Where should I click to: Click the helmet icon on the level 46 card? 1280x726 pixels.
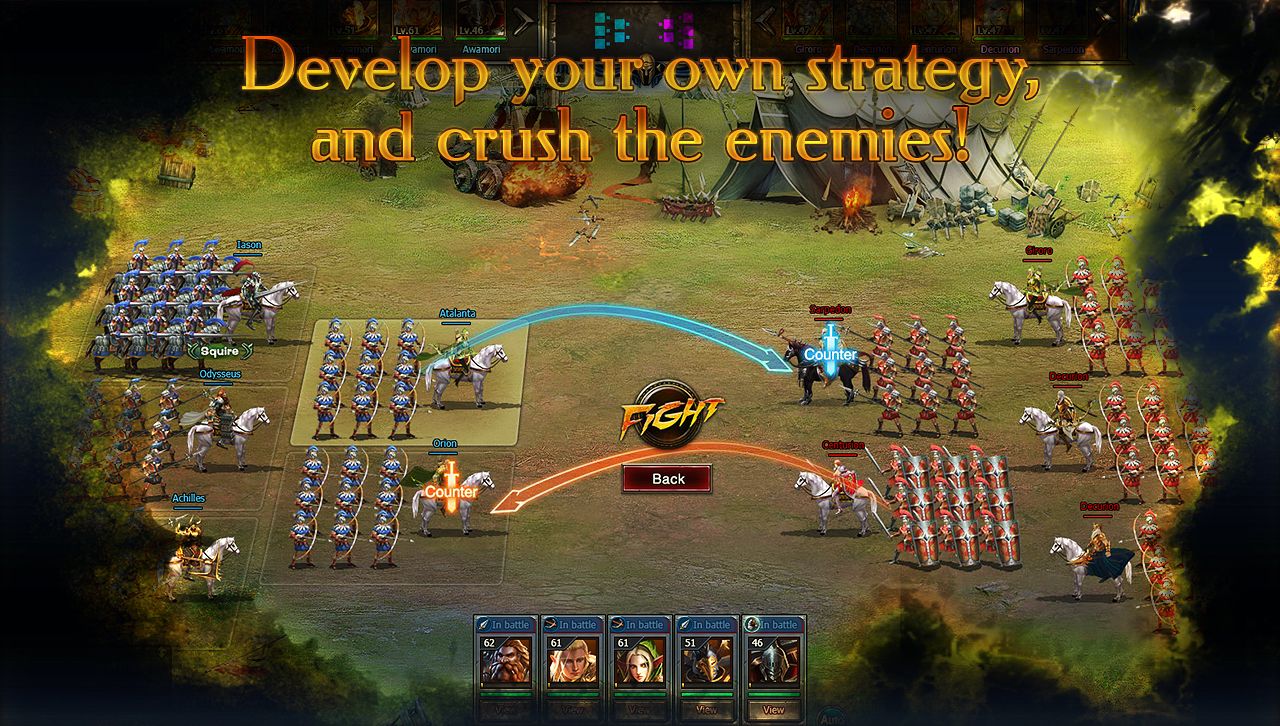[751, 625]
